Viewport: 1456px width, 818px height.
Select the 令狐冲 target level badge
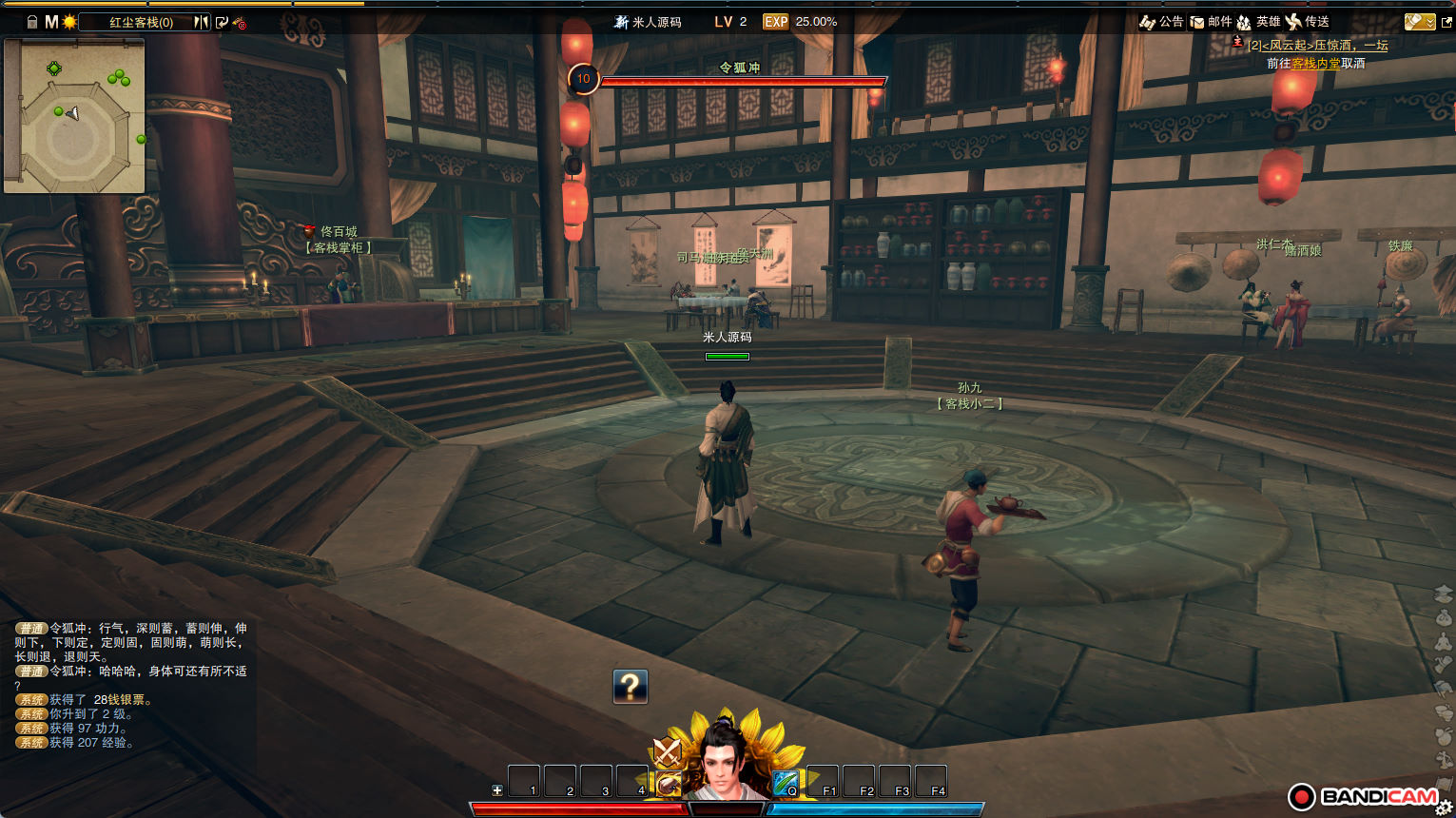coord(583,79)
